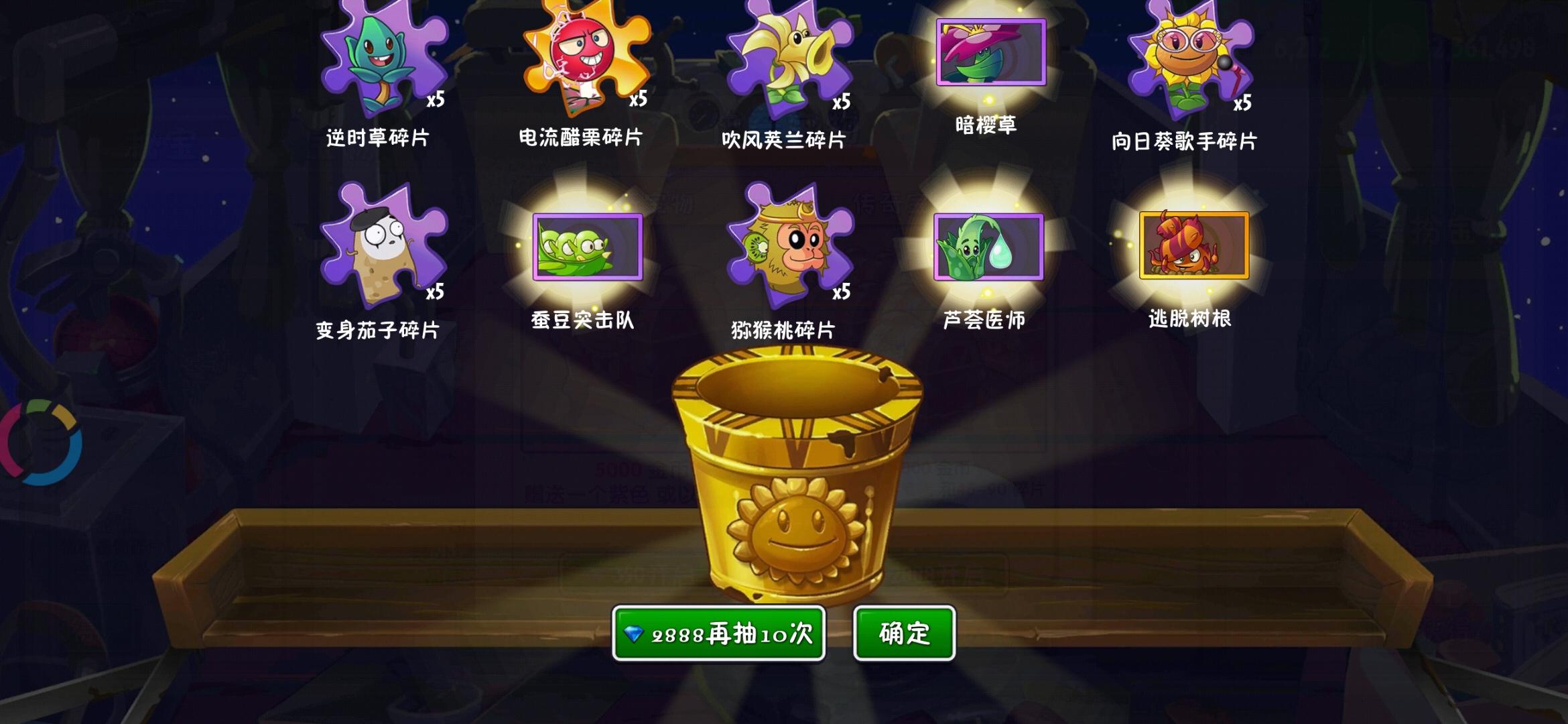This screenshot has height=724, width=1568.
Task: Open the 蚕豆突击队 plant card
Action: click(587, 247)
